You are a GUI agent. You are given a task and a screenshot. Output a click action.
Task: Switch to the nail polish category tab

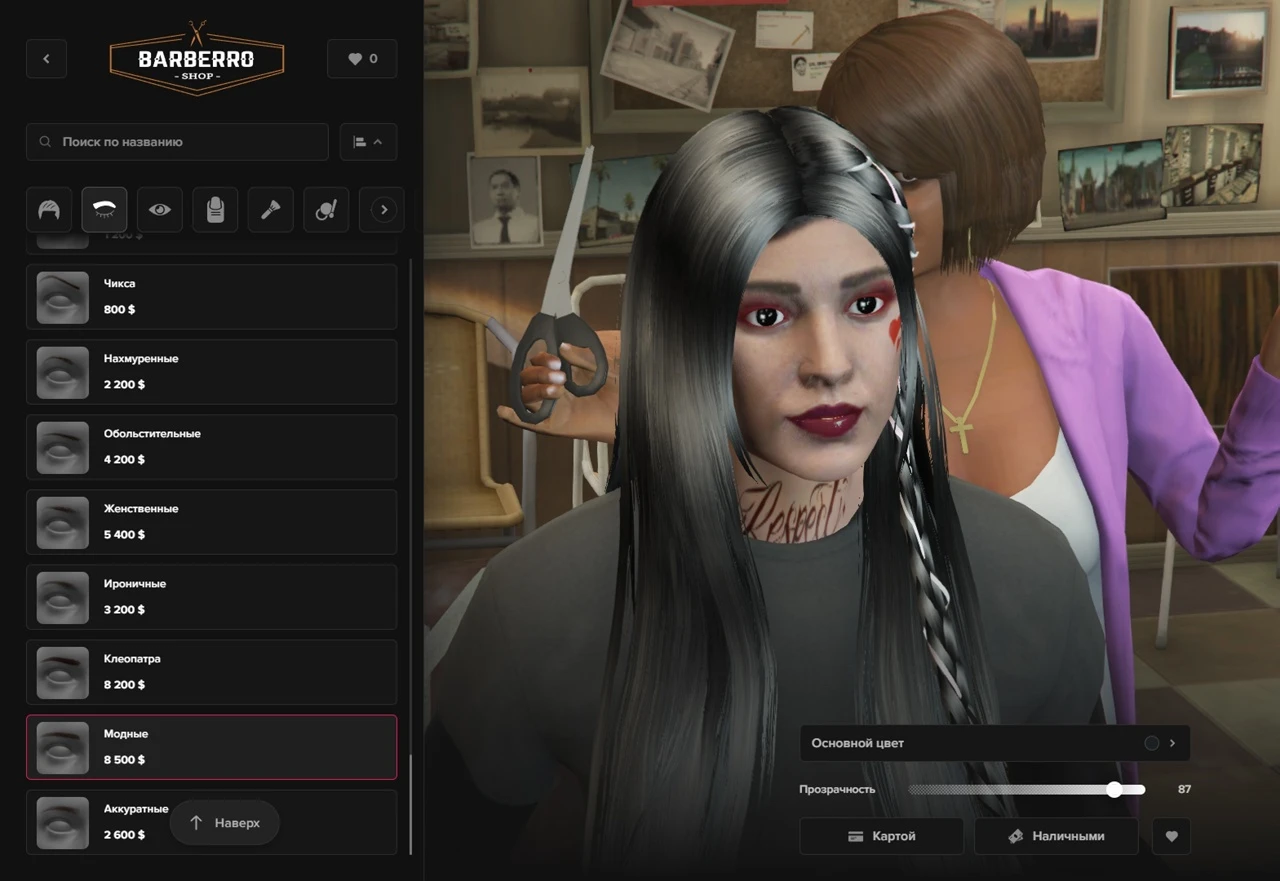click(x=215, y=210)
